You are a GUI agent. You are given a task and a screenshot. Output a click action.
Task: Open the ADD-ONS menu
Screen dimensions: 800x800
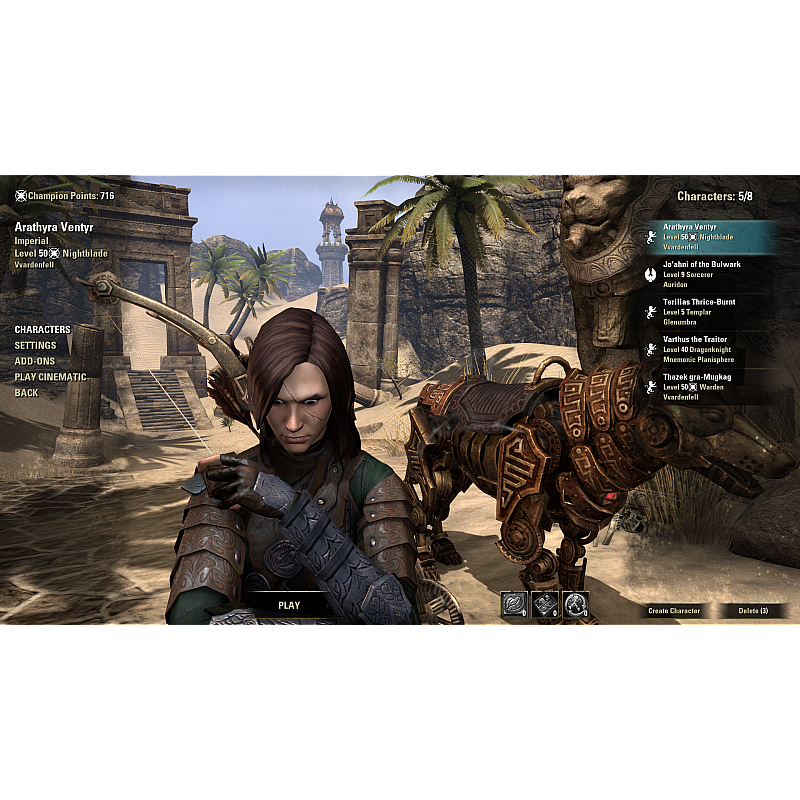tap(34, 361)
